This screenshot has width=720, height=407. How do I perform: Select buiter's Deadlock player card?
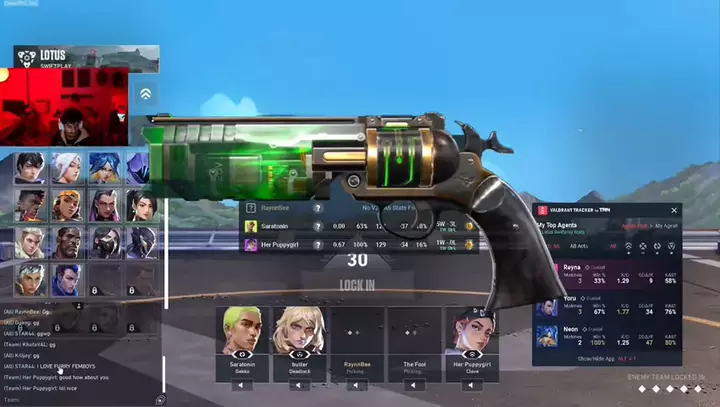(299, 339)
